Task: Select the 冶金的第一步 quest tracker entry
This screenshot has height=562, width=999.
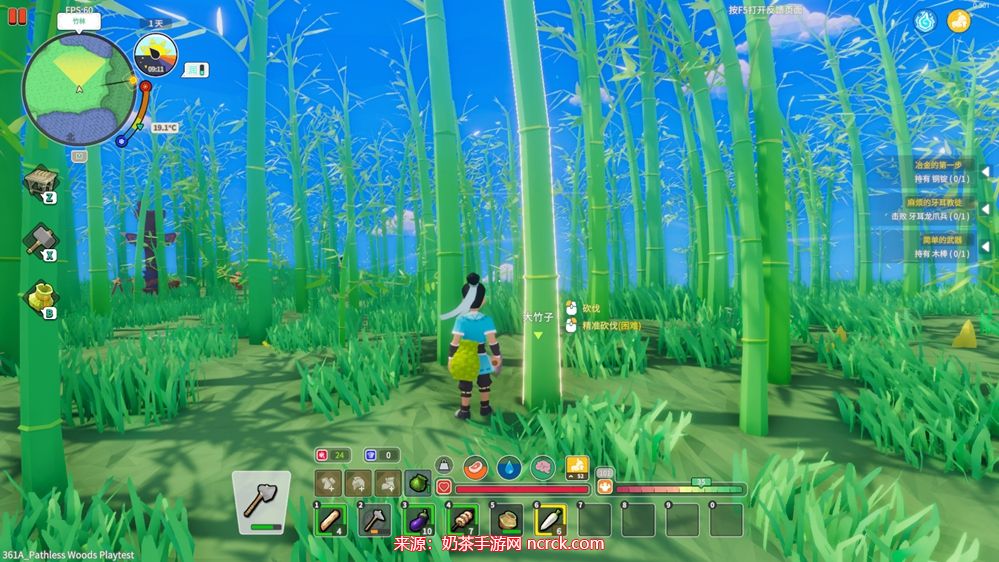Action: [939, 171]
